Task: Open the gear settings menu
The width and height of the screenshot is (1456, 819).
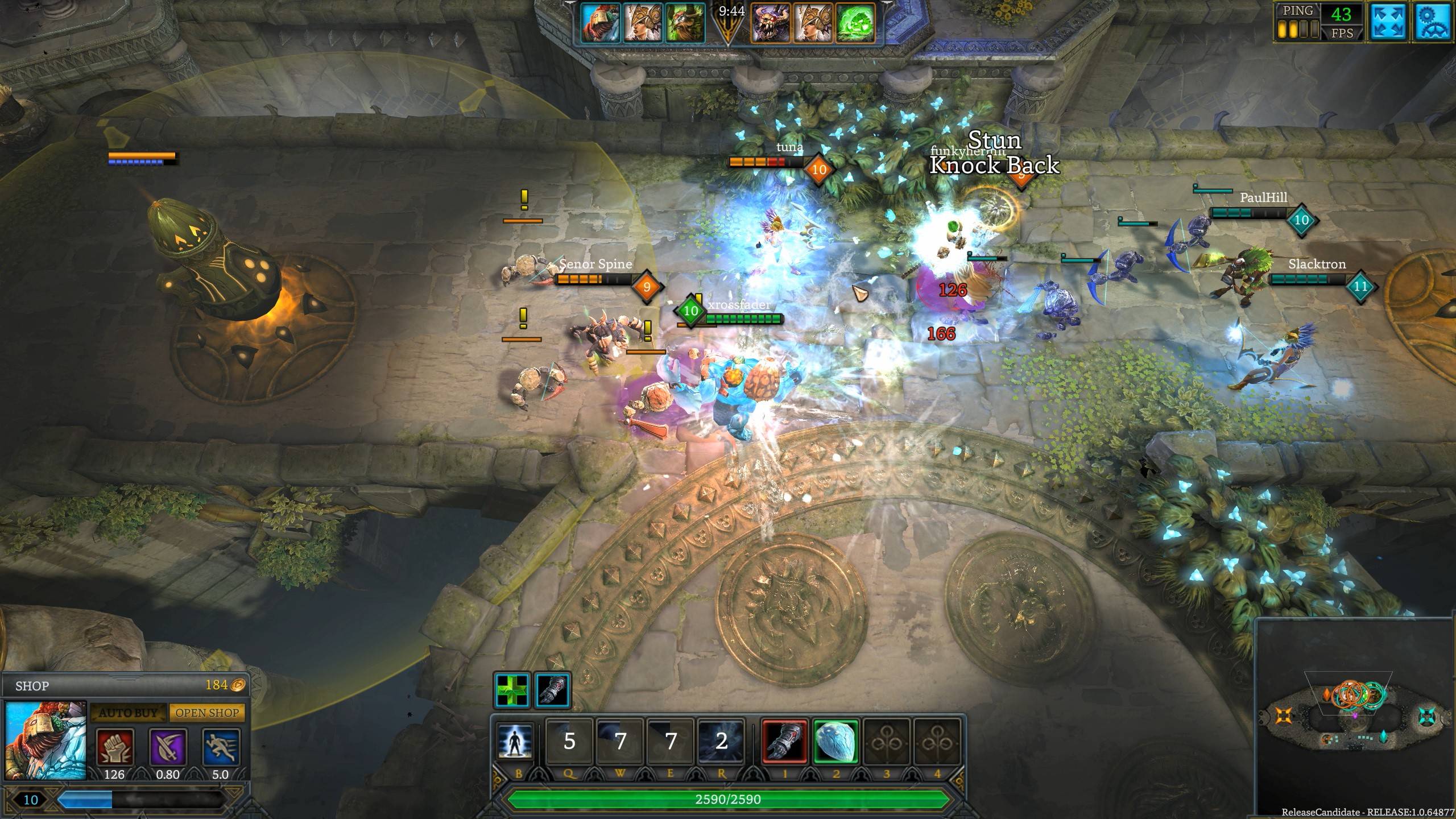Action: [1433, 22]
